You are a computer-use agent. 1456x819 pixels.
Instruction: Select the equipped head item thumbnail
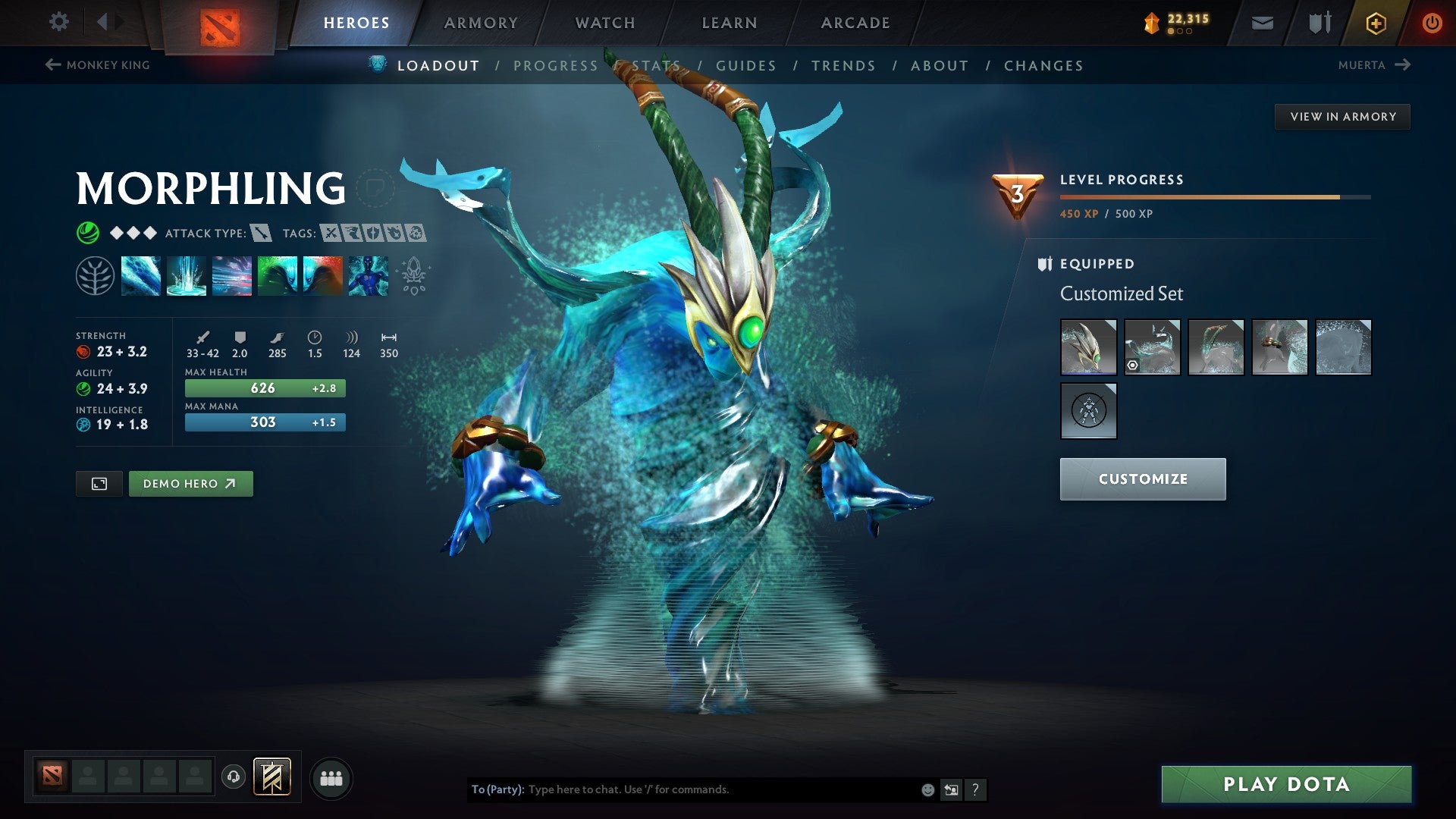click(x=1087, y=347)
